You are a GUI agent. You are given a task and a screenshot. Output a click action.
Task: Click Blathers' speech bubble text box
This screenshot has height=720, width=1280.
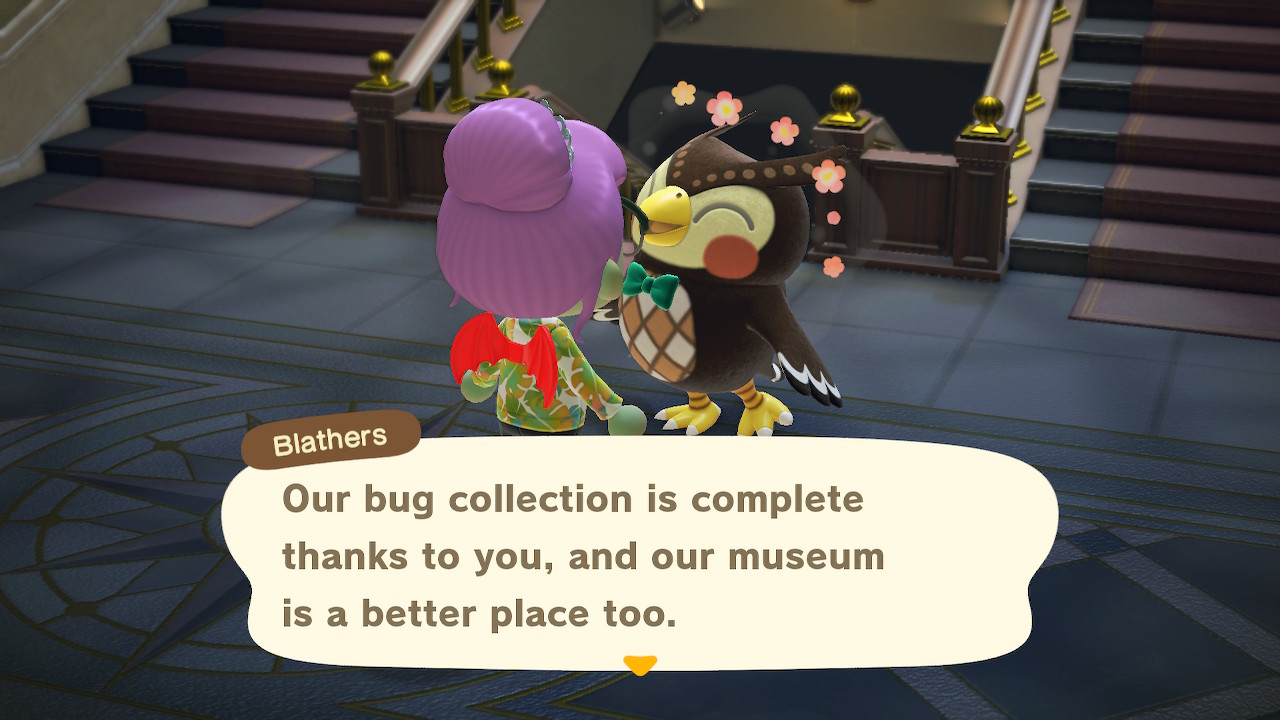click(638, 555)
